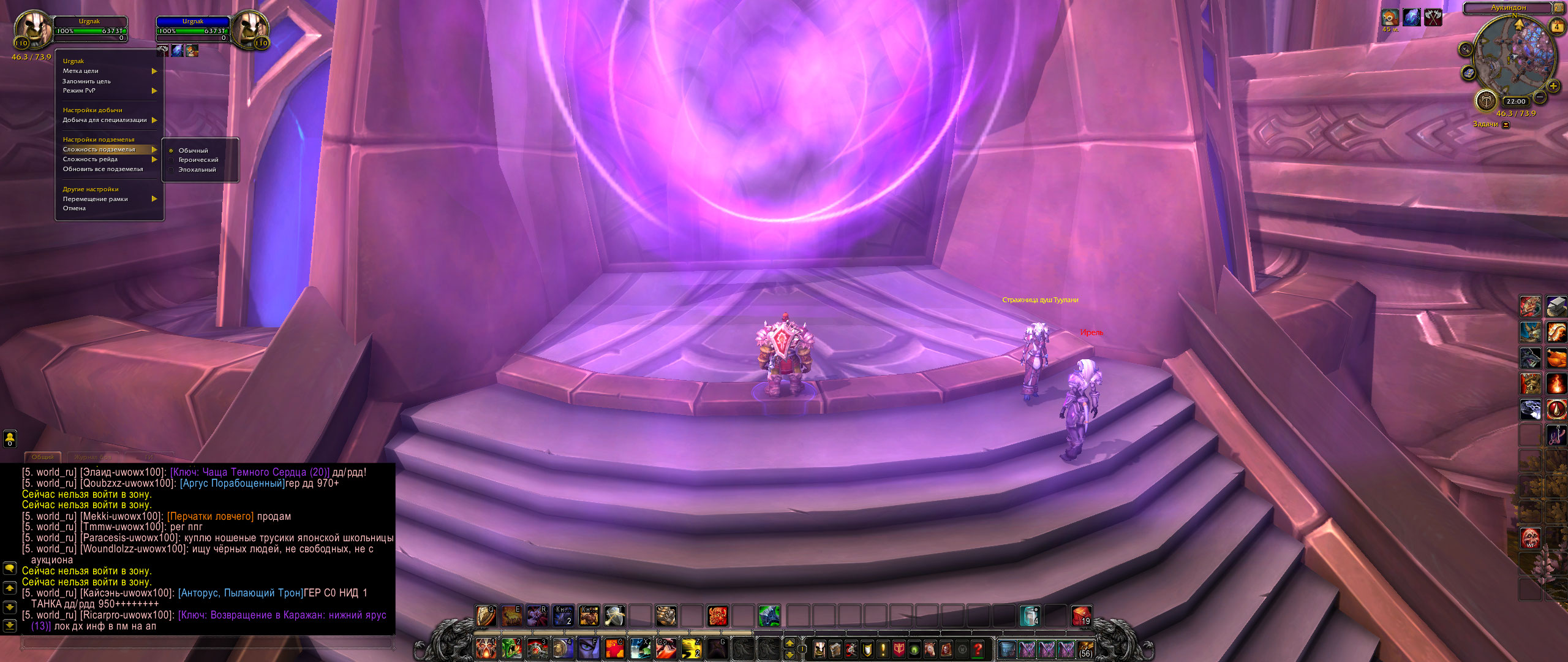Select Urgnak's player portrait frame

[x=32, y=31]
